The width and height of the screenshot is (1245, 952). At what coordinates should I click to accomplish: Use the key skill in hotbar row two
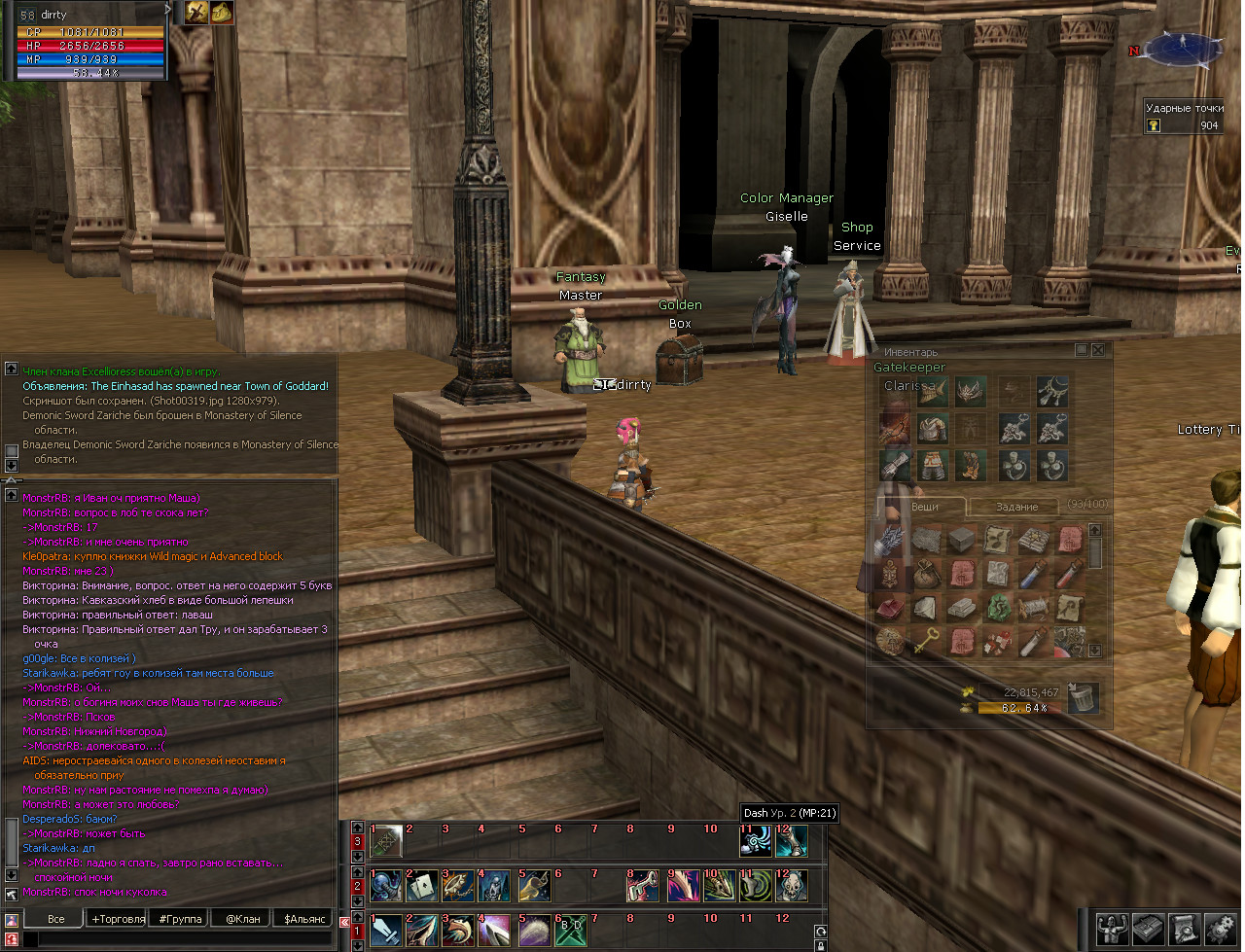[642, 886]
